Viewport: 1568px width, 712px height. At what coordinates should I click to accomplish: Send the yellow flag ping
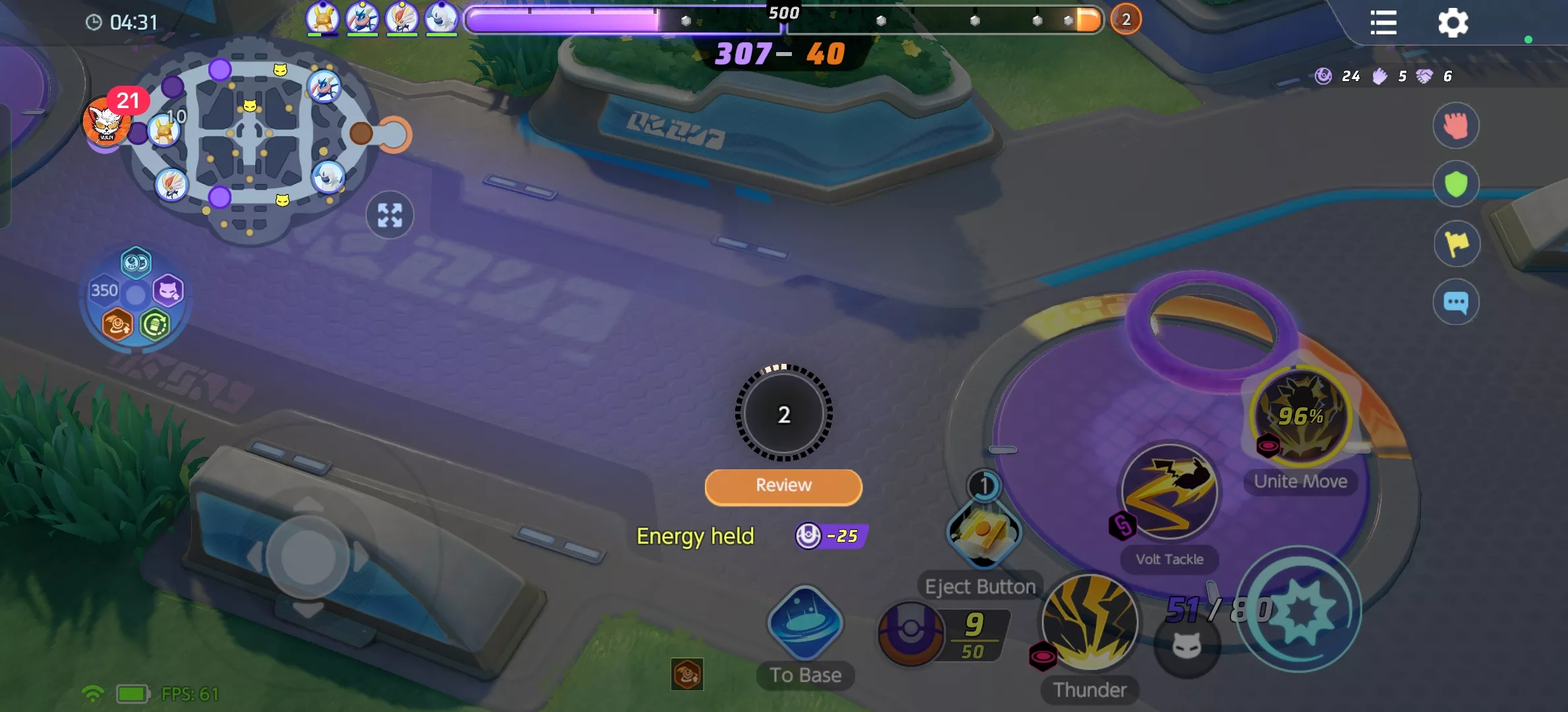coord(1456,243)
